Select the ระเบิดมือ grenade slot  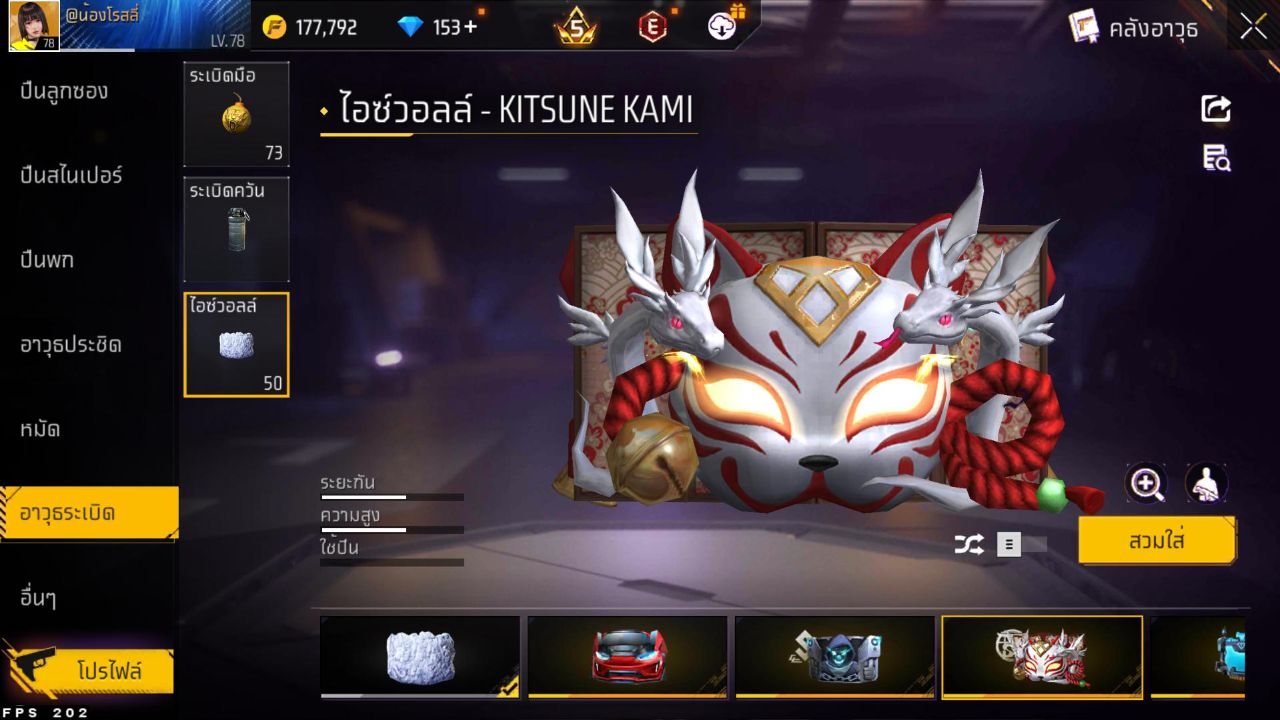coord(237,114)
